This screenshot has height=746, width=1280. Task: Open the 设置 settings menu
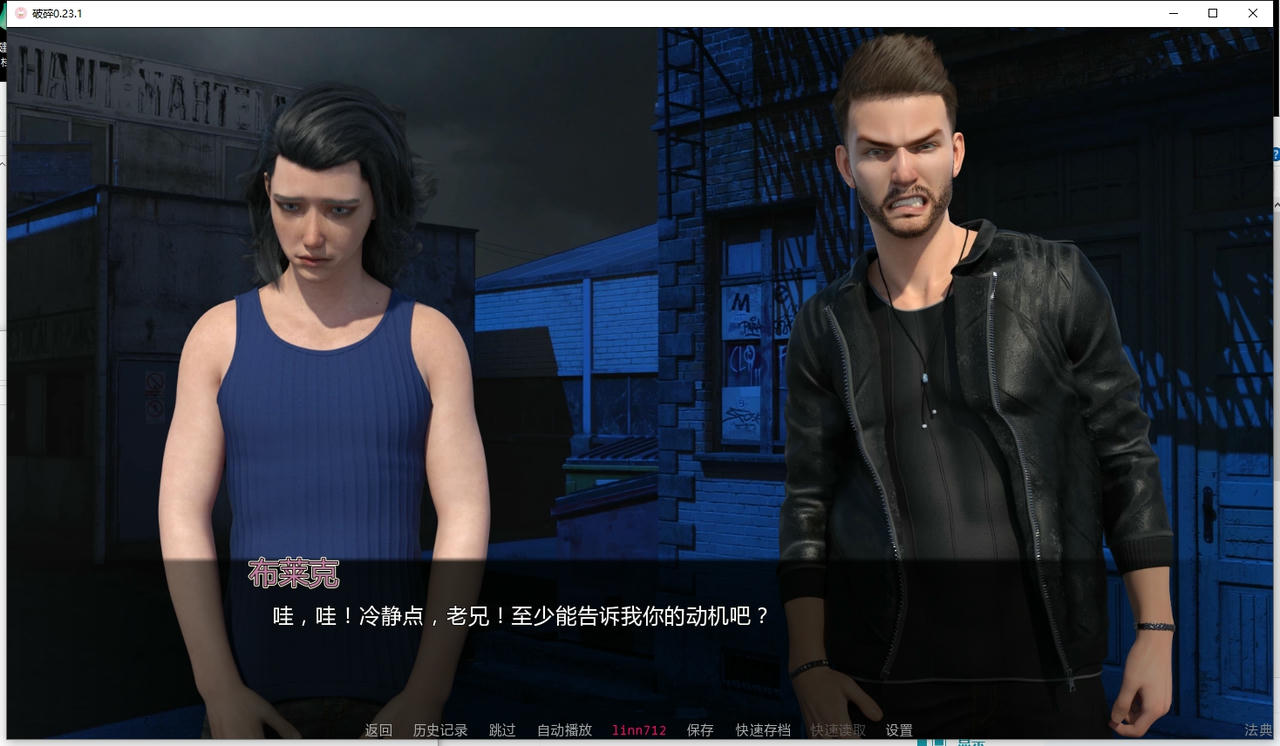pyautogui.click(x=899, y=730)
